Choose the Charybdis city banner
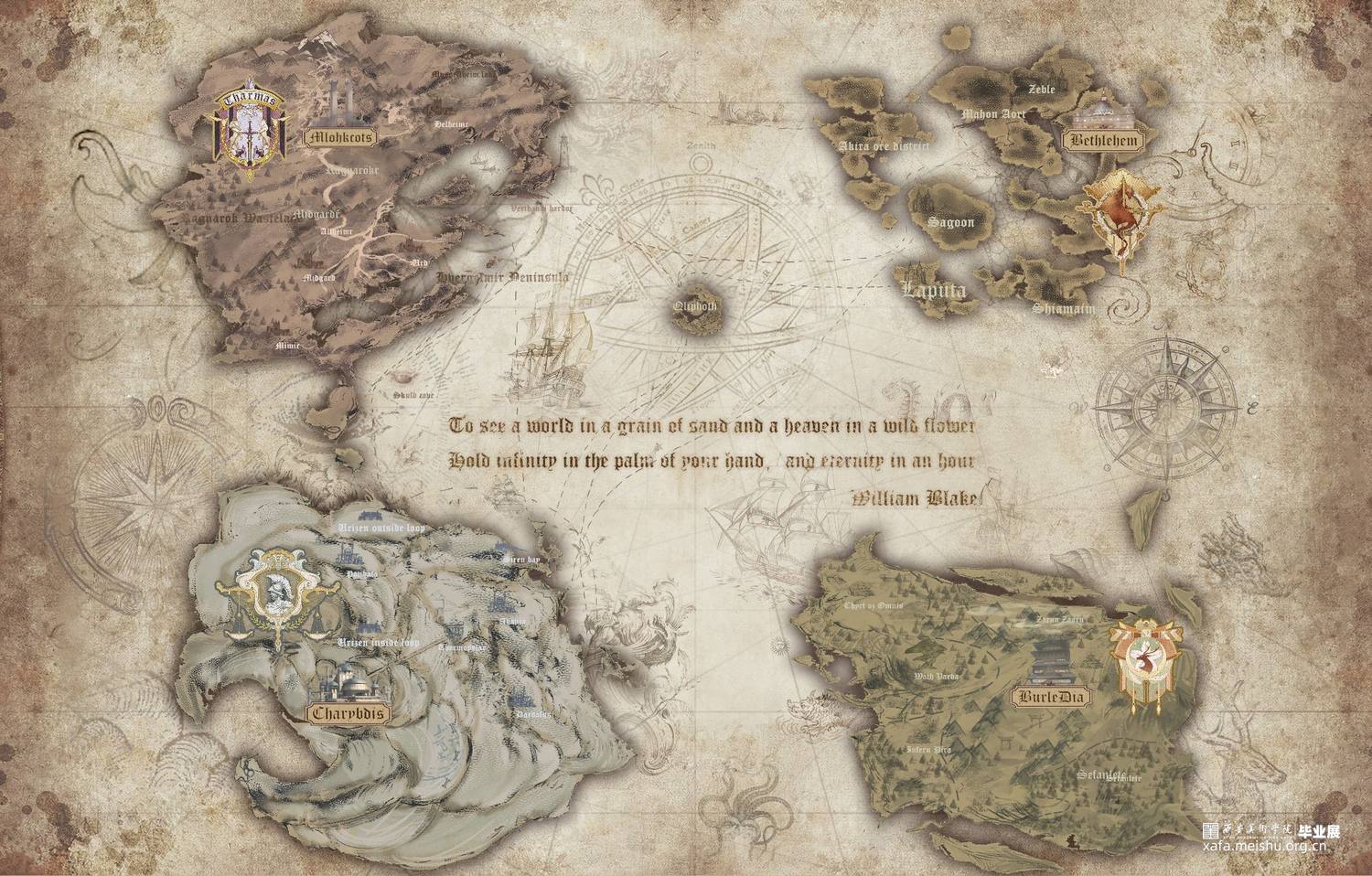Viewport: 1372px width, 876px height. tap(346, 713)
